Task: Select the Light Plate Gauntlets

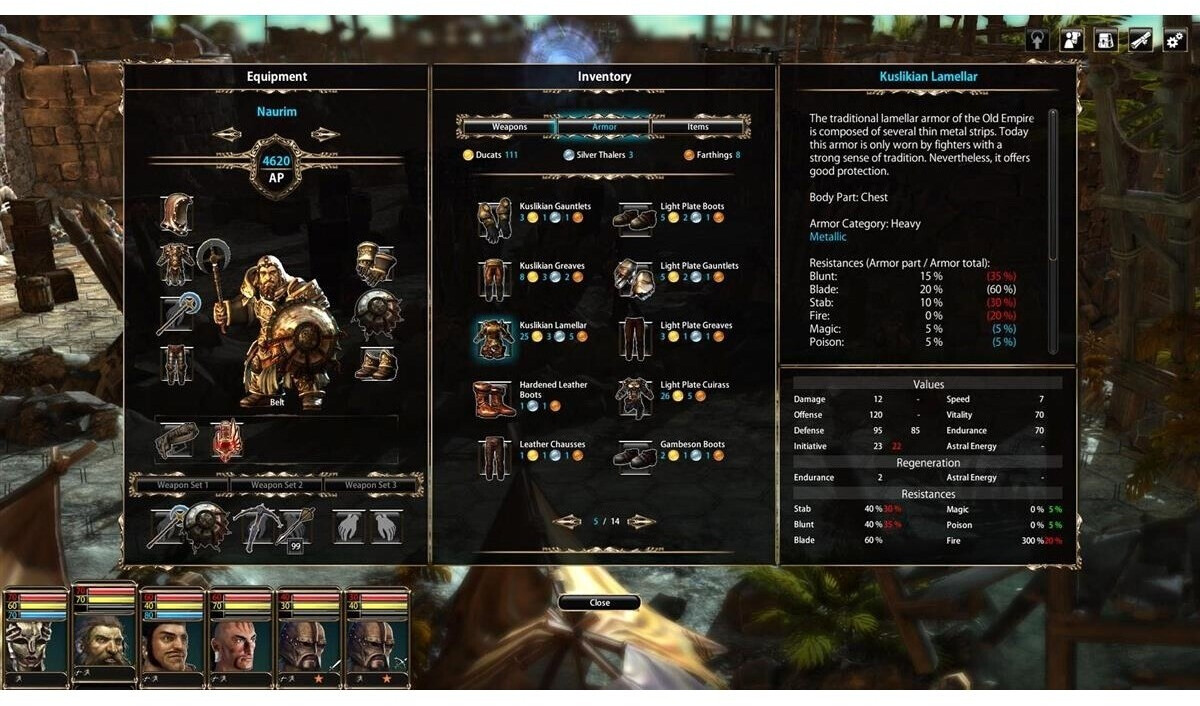Action: [634, 278]
